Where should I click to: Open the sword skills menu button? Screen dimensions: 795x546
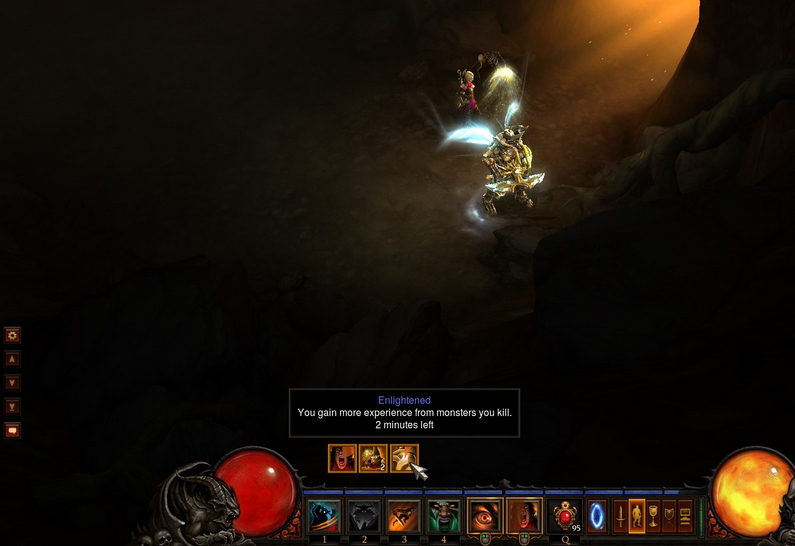(620, 516)
